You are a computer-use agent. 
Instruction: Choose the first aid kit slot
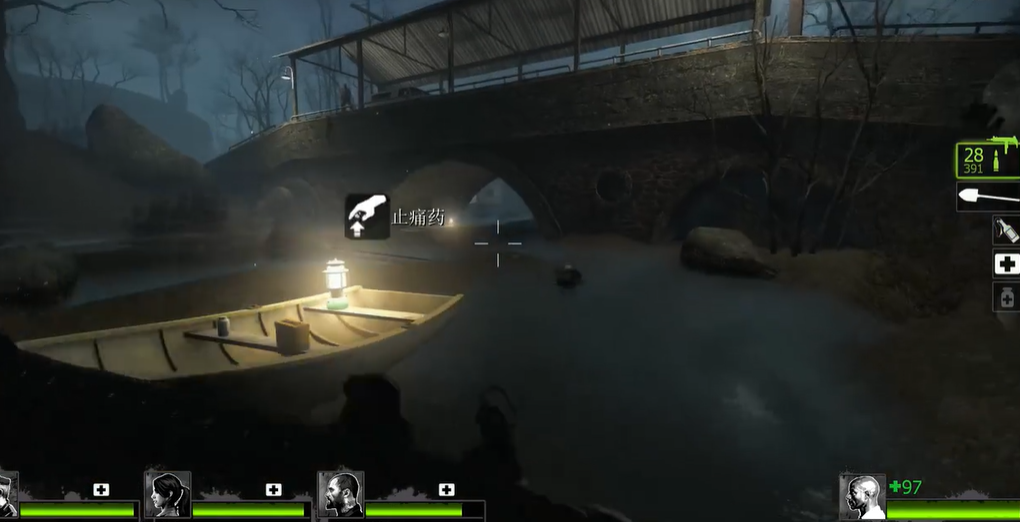(1005, 264)
